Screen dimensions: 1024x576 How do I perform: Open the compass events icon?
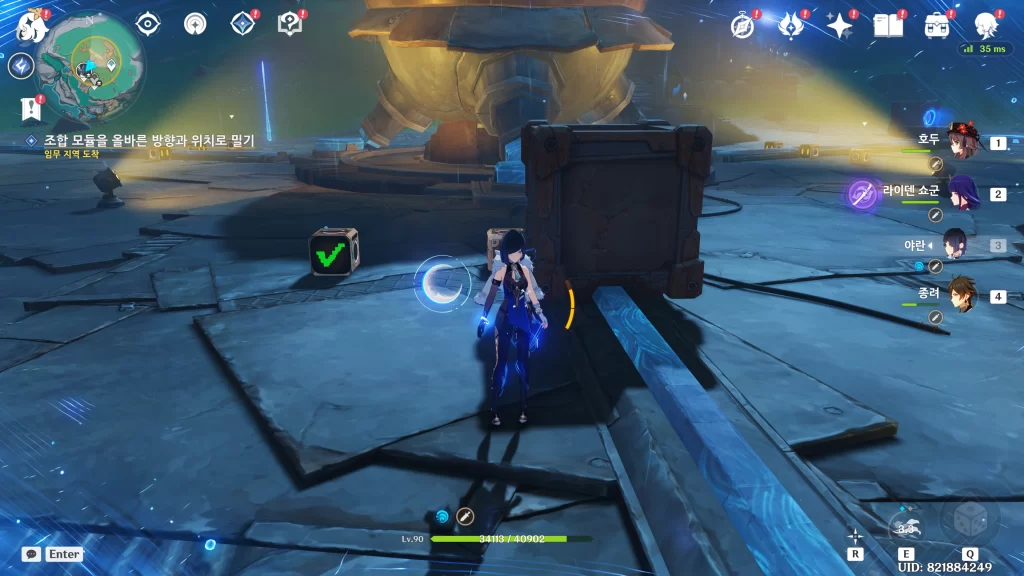coord(742,25)
